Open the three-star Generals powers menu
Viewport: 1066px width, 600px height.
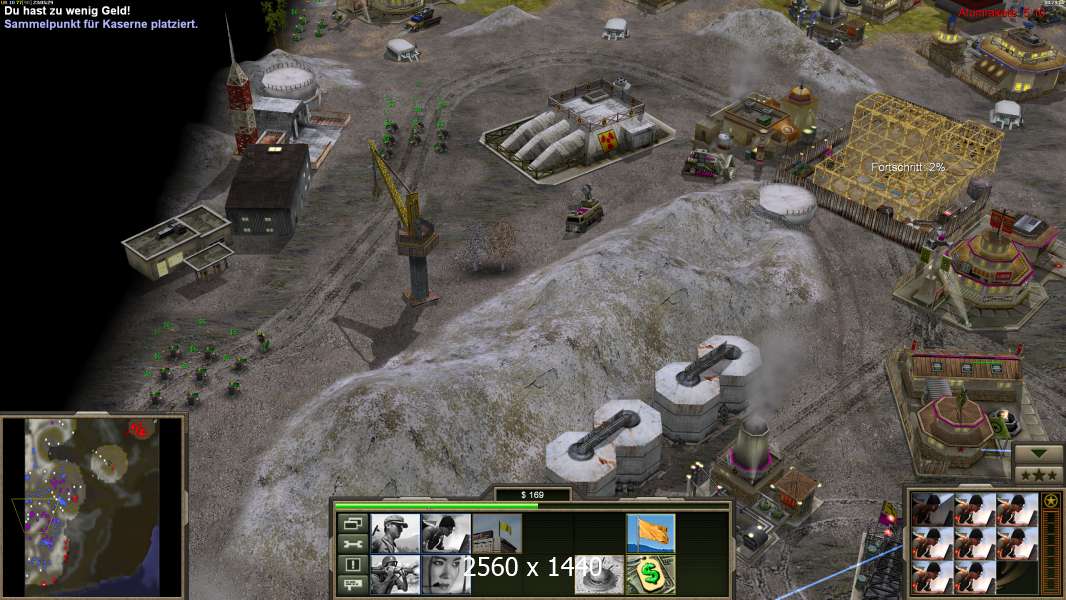1038,474
